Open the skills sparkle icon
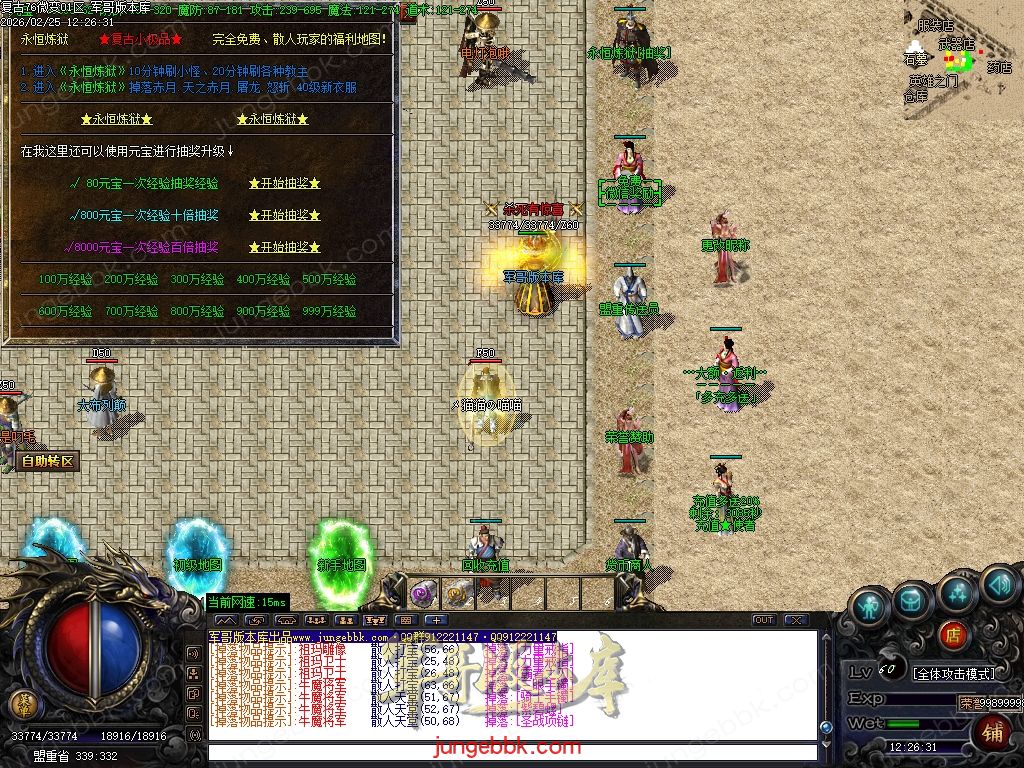Screen dimensions: 1024x768 [956, 595]
